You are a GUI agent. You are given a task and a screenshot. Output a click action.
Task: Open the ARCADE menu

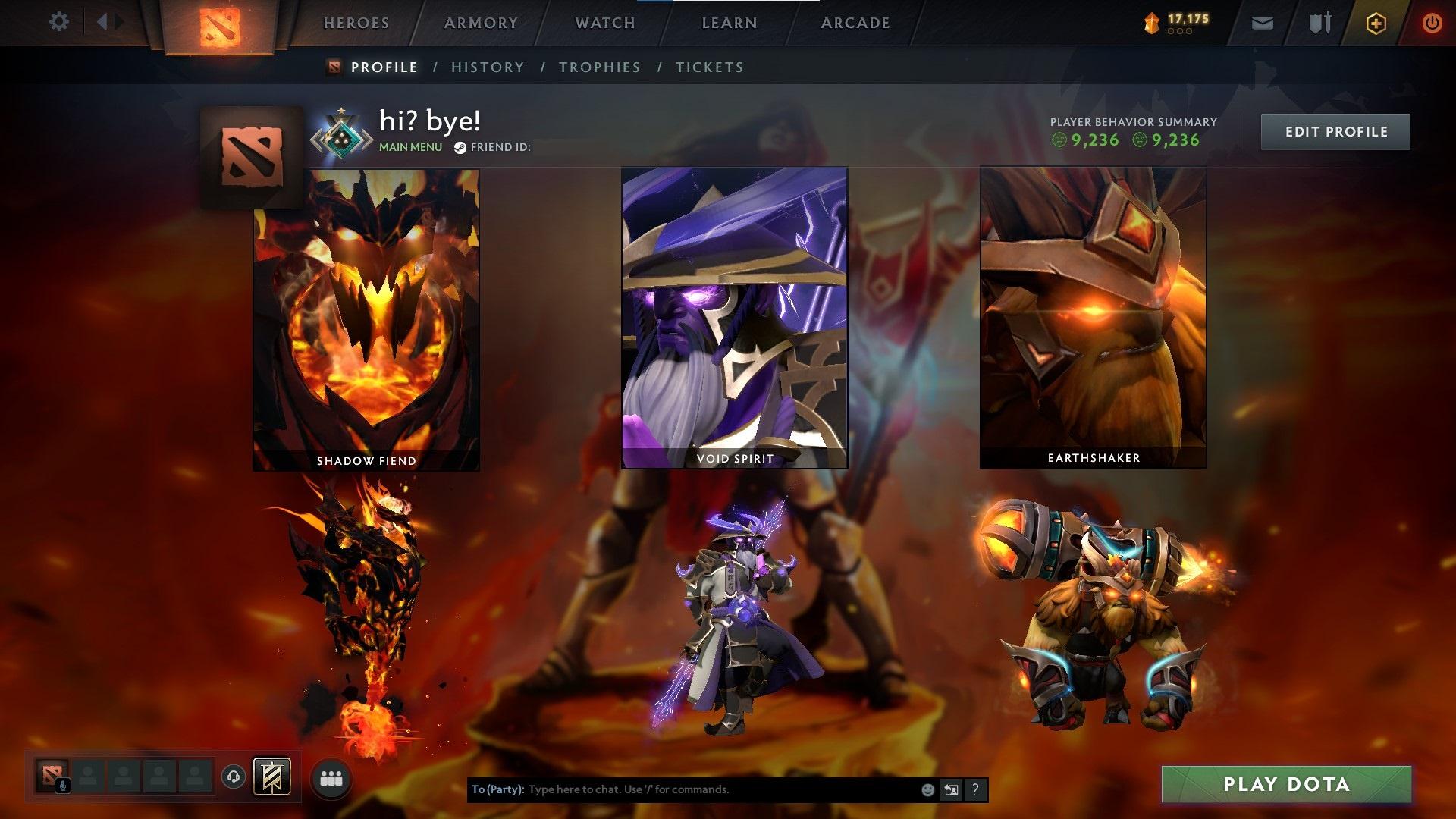(x=855, y=23)
